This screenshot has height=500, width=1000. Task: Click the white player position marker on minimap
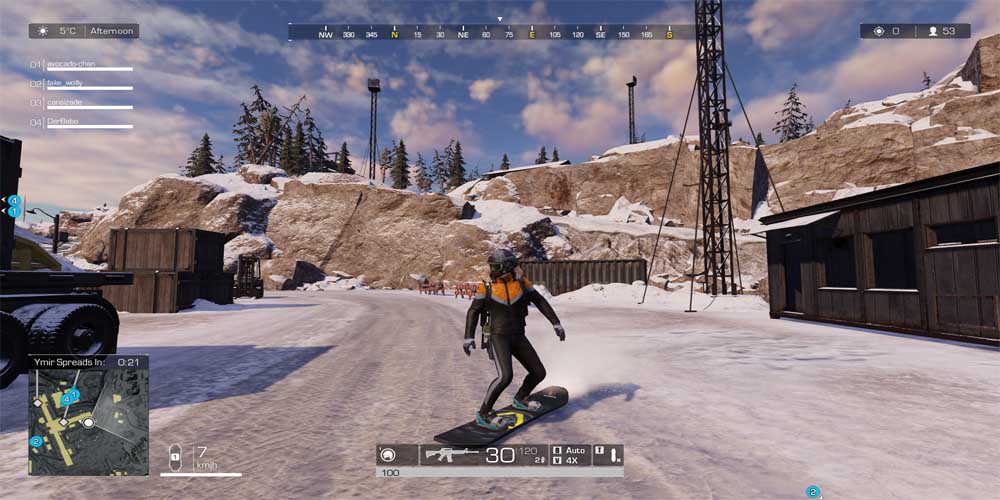(x=88, y=422)
